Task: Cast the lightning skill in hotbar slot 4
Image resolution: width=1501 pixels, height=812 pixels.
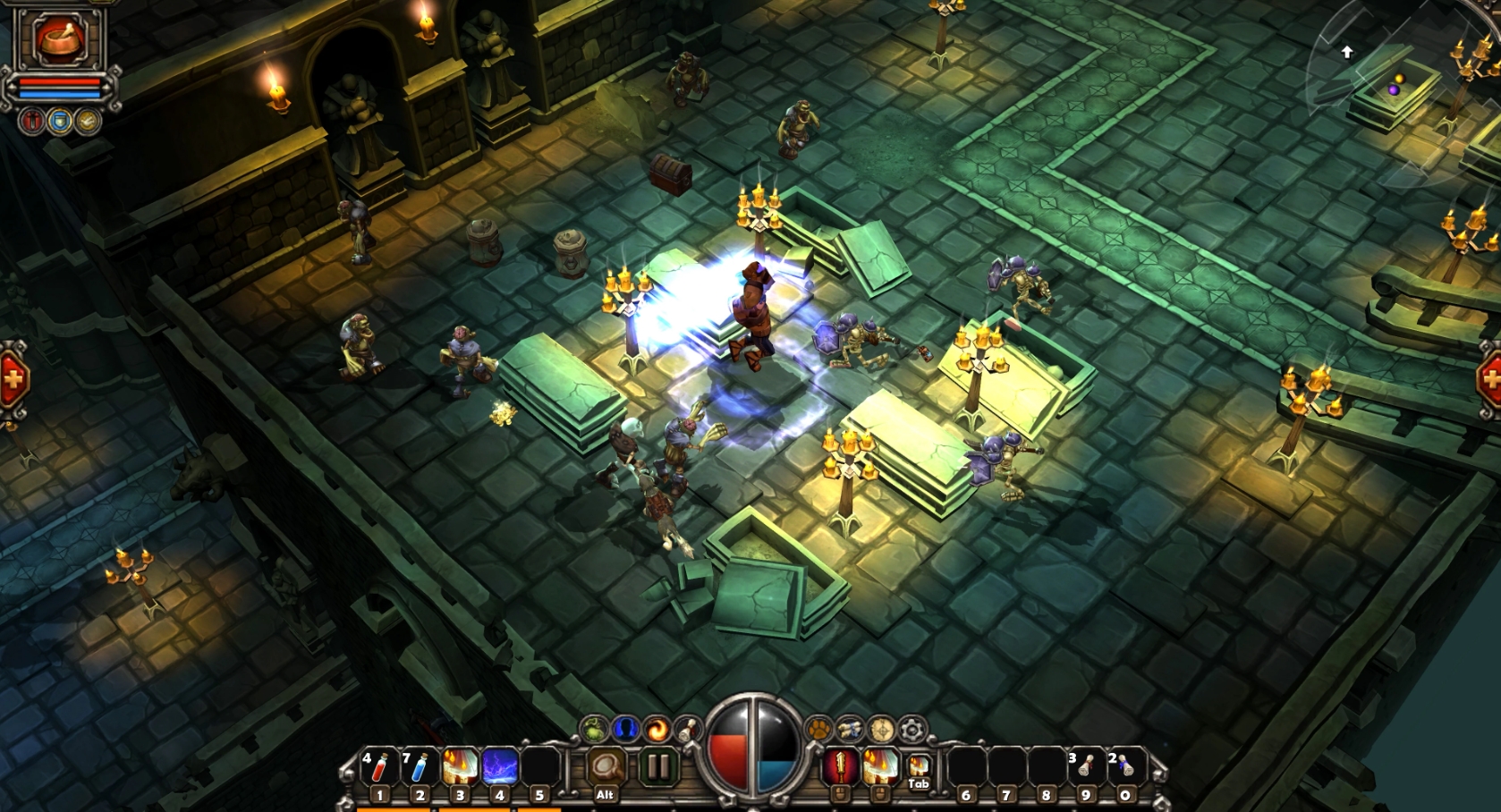Action: pyautogui.click(x=501, y=767)
